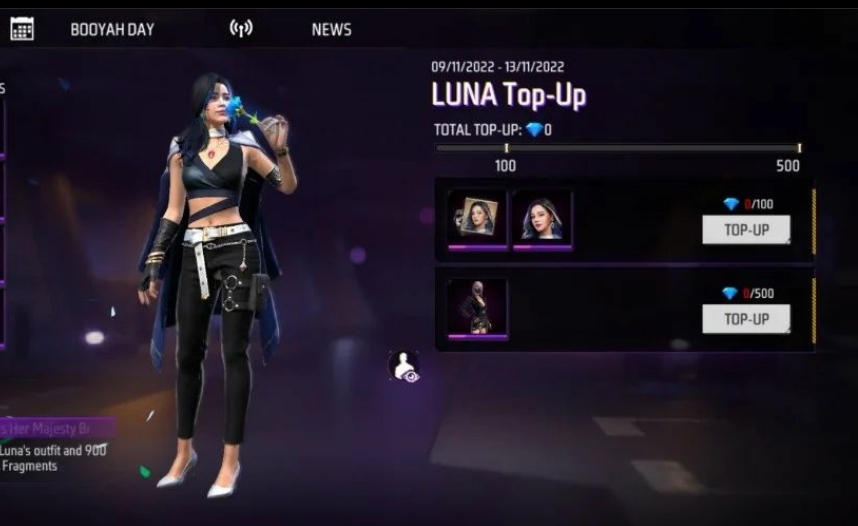Open the Booyah Day tab
Viewport: 858px width, 526px height.
[112, 29]
